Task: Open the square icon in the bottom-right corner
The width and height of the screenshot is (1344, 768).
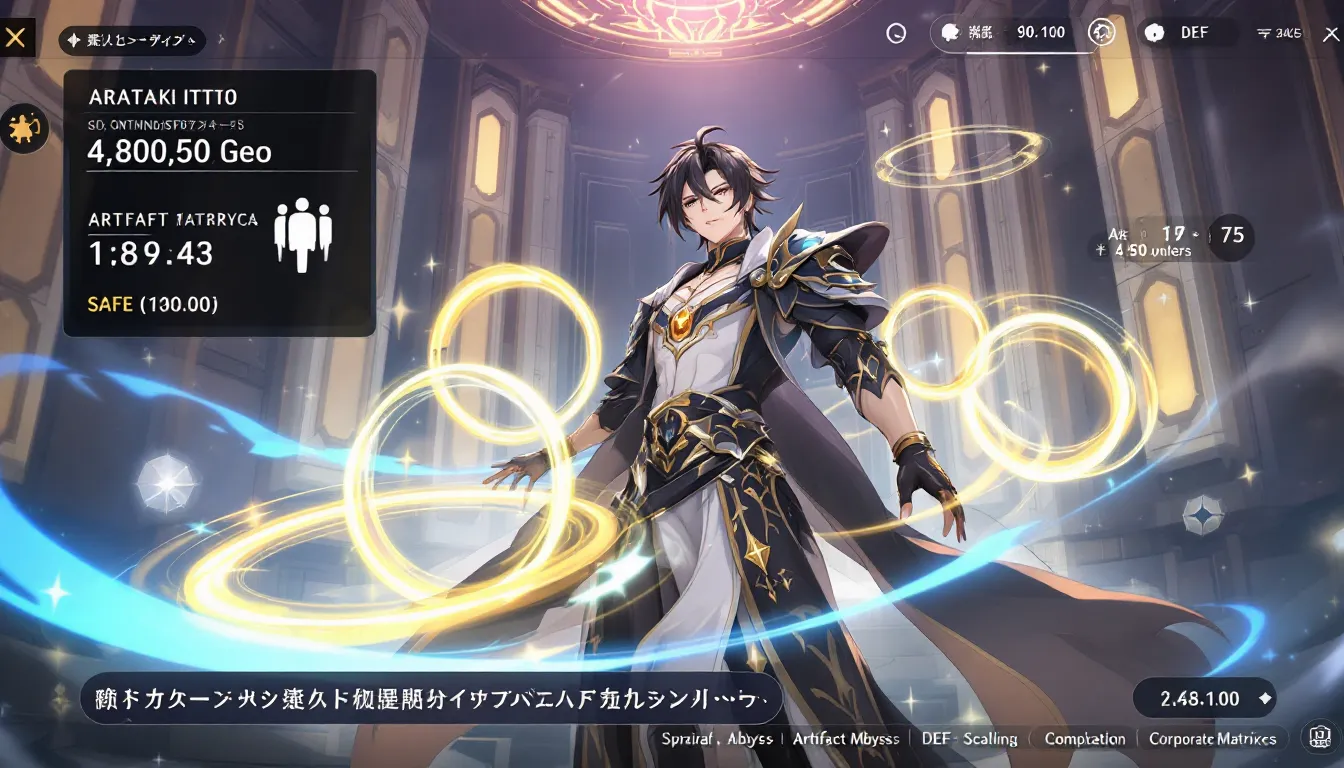Action: (1316, 739)
